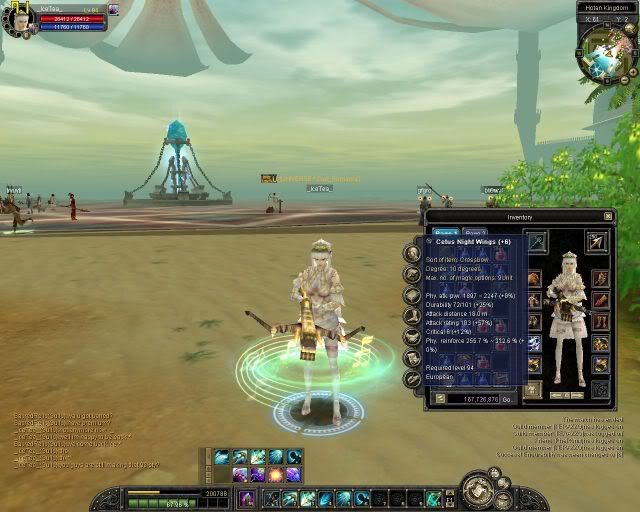Viewport: 640px width, 512px height.
Task: Select the lightning accessory slot in equipment
Action: pos(535,343)
